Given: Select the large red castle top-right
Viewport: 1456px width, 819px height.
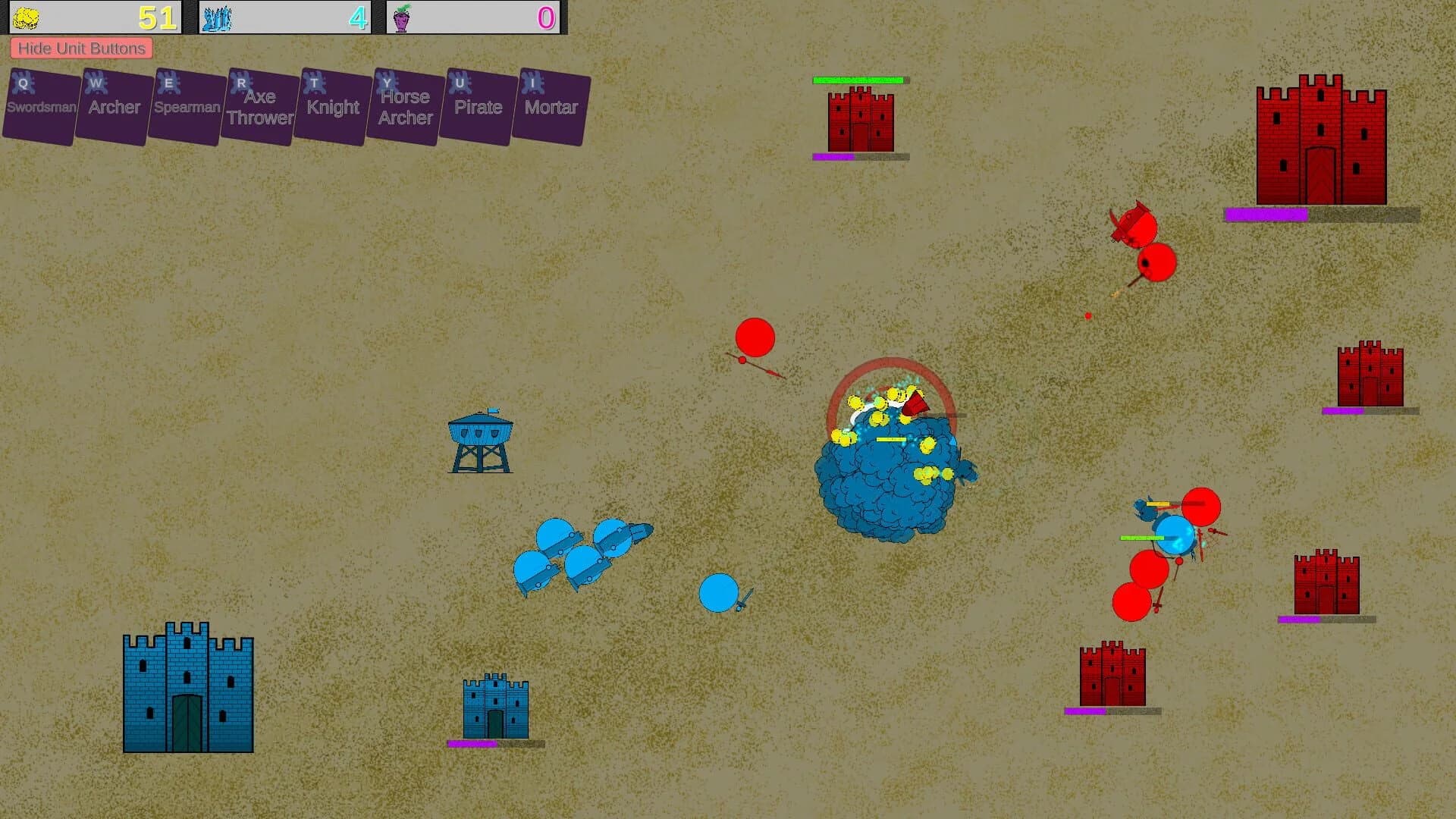Looking at the screenshot, I should coord(1319,140).
